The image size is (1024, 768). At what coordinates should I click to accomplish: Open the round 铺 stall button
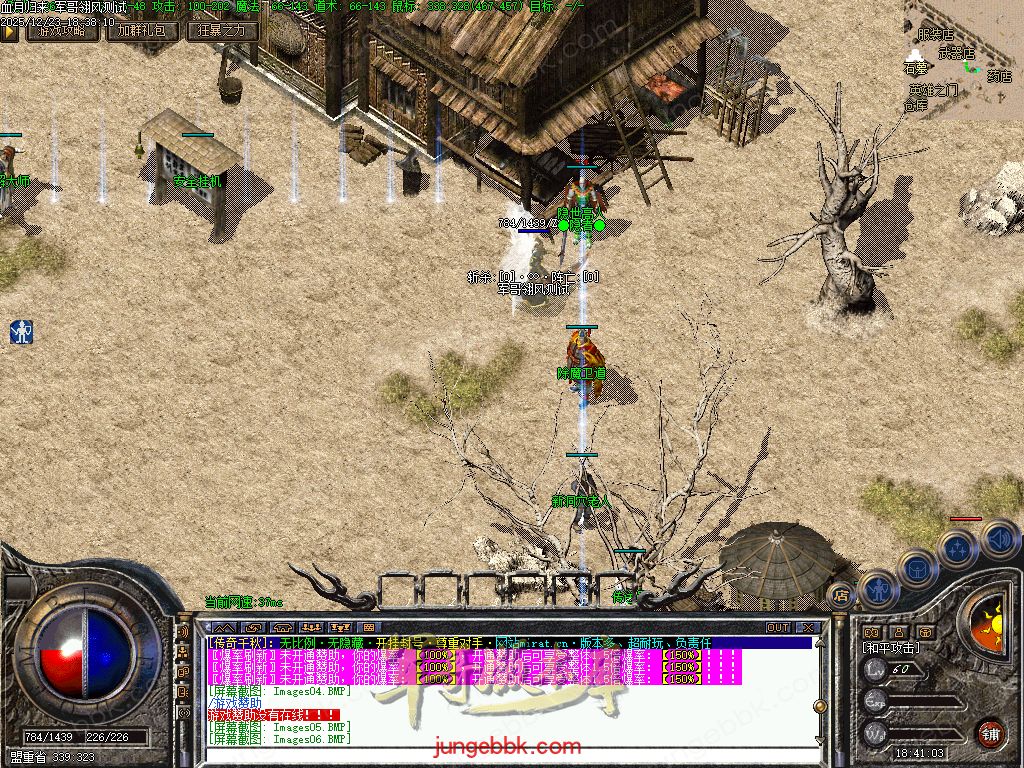click(x=990, y=731)
